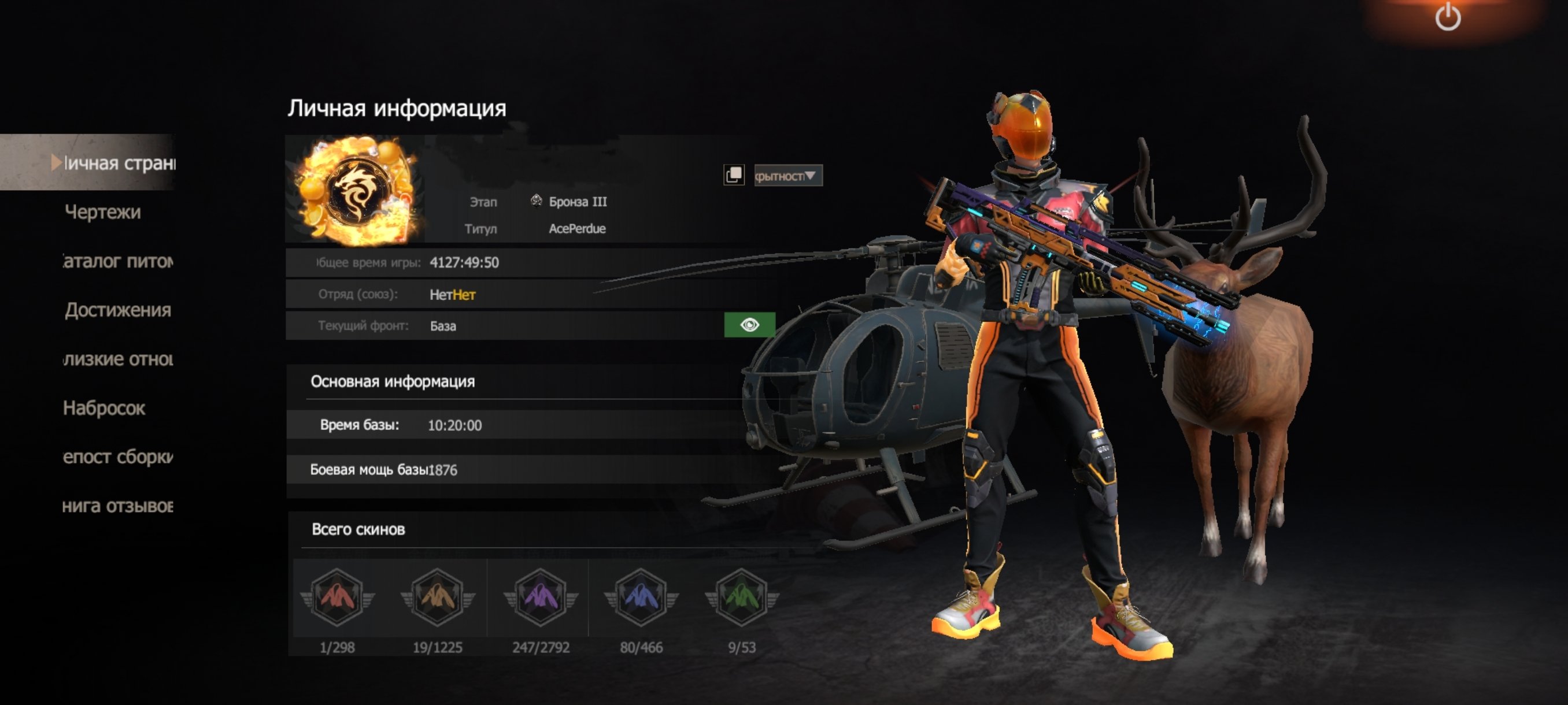Click the power button icon
Screen dimensions: 1568x705
pyautogui.click(x=1448, y=17)
